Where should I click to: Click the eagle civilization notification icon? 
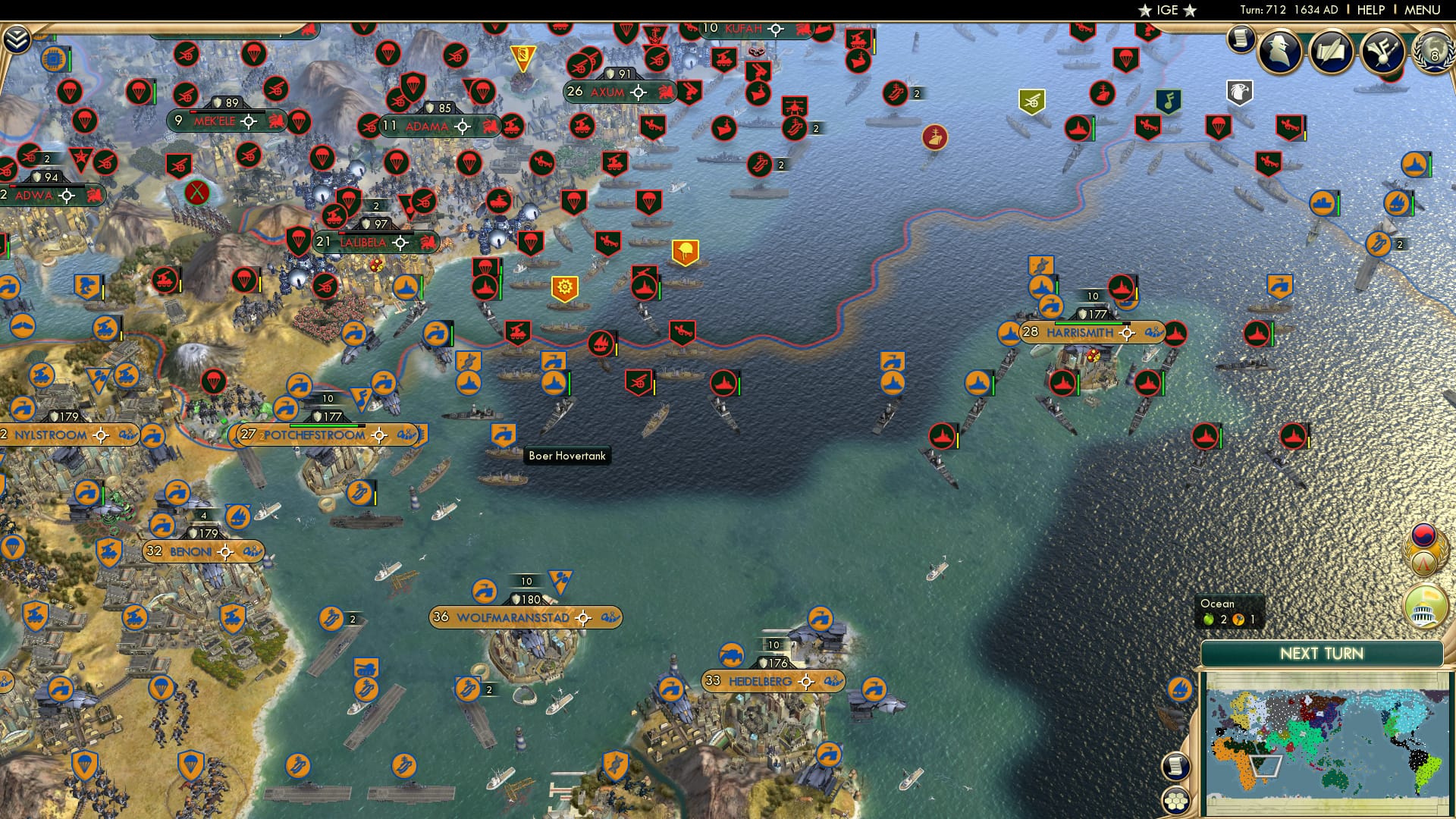coord(1238,91)
